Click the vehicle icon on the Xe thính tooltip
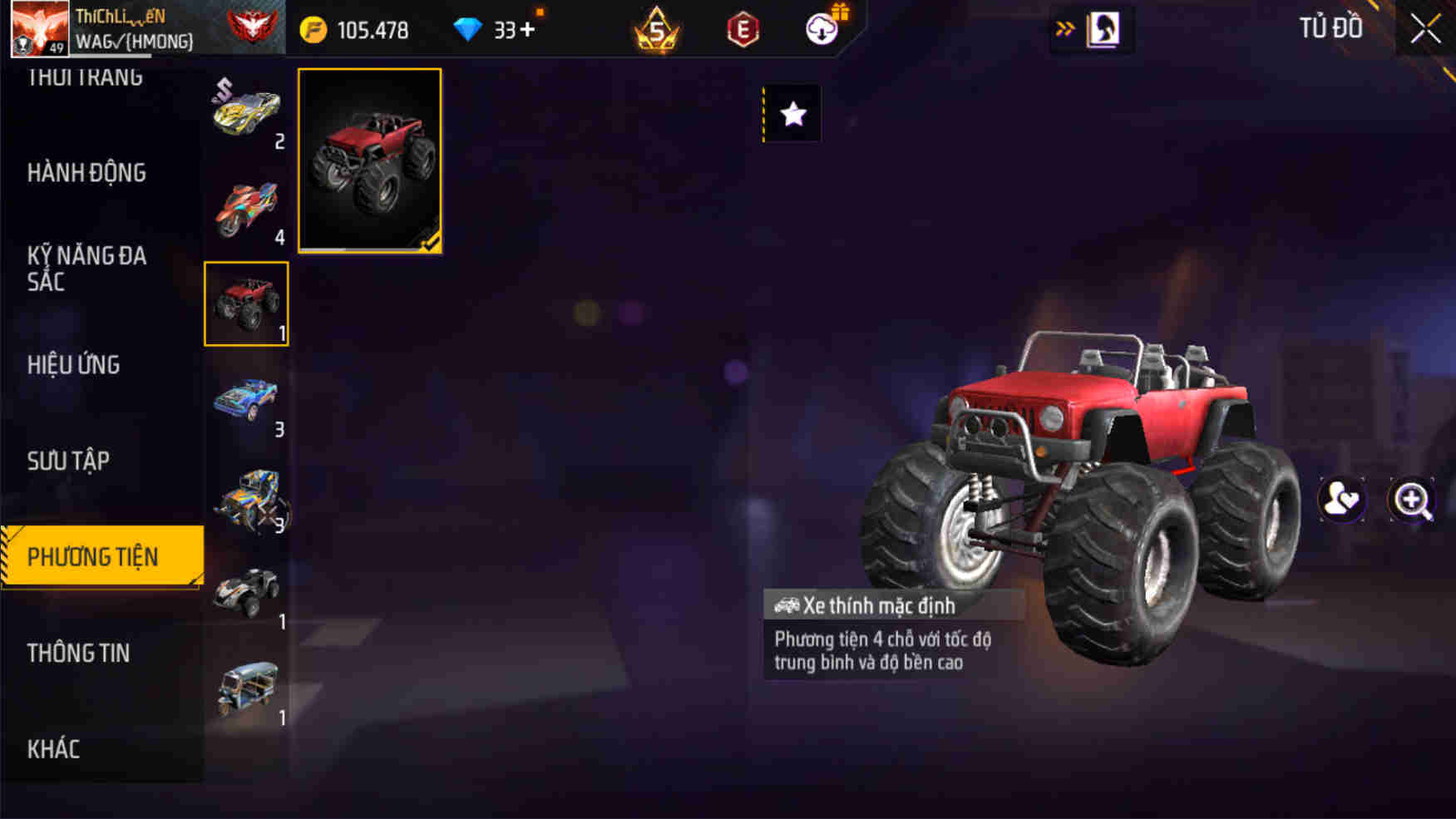 785,606
